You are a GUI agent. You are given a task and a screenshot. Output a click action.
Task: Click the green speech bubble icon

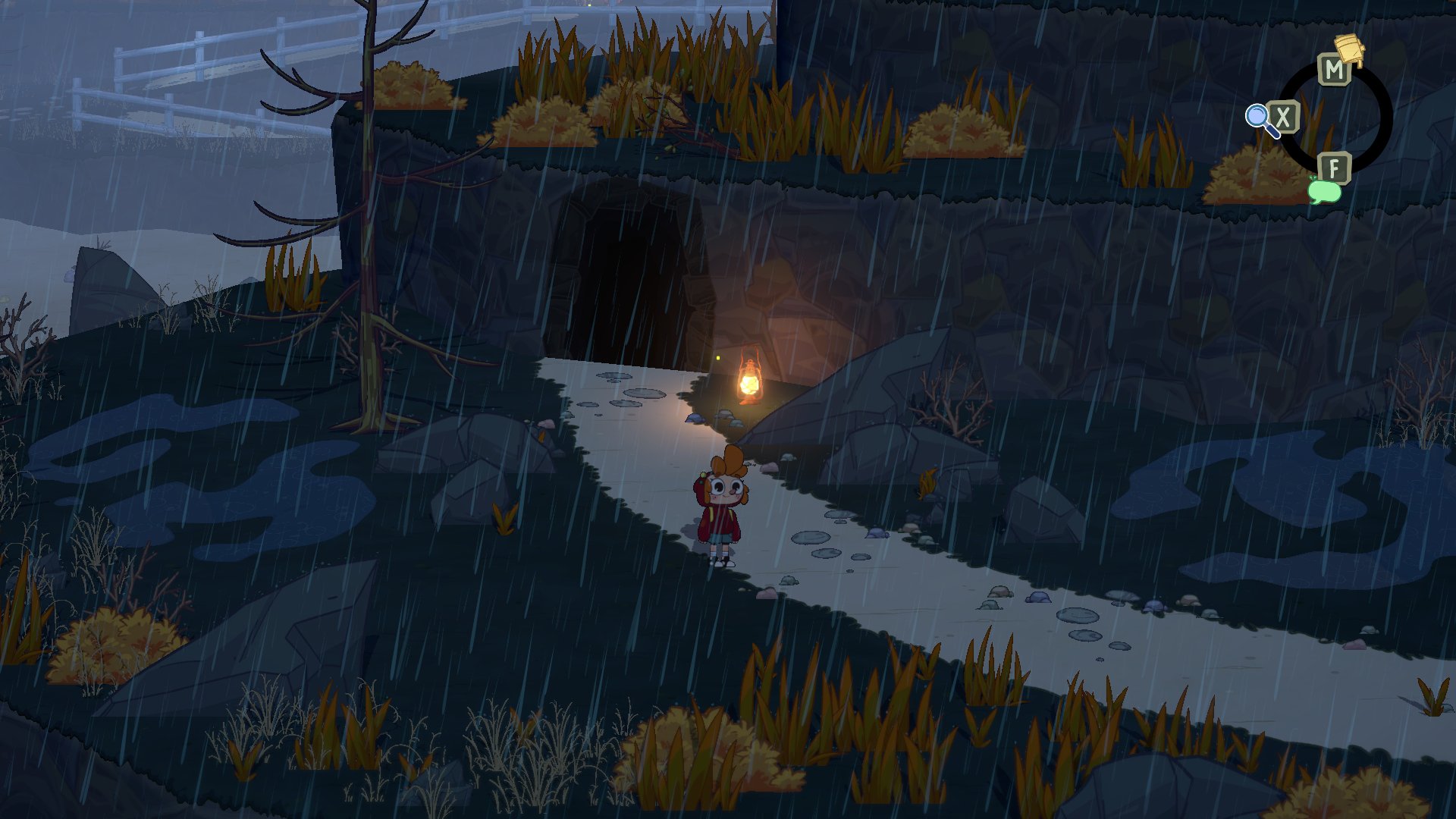(x=1324, y=190)
